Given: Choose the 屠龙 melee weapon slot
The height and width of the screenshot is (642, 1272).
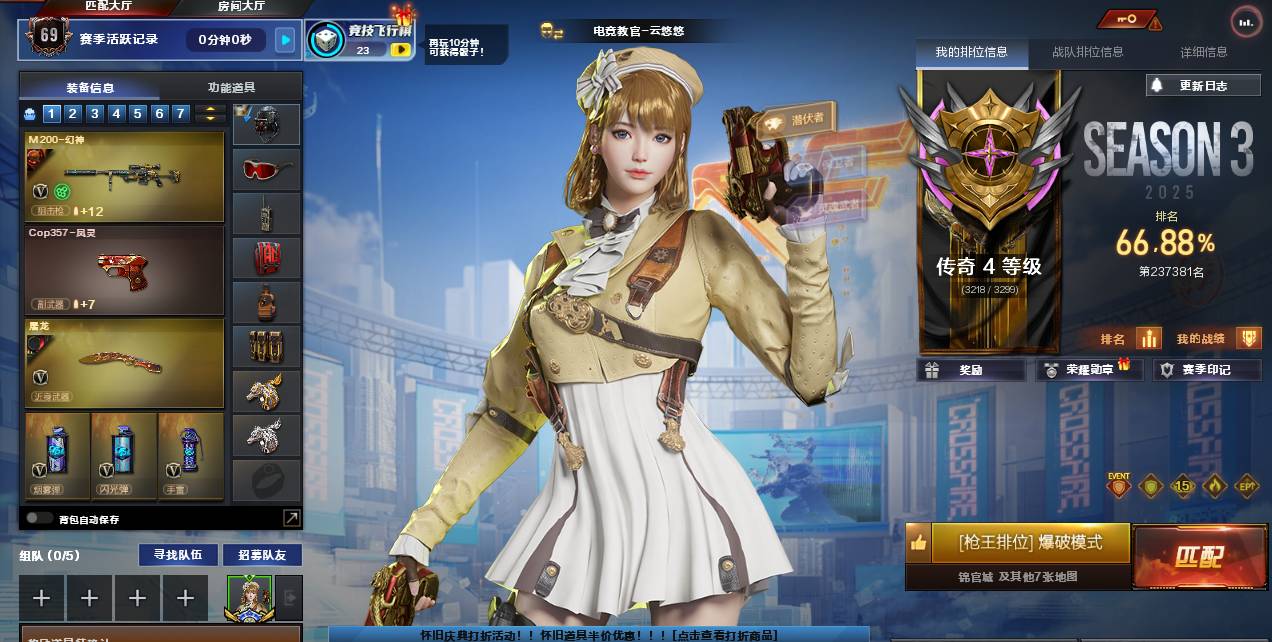Looking at the screenshot, I should tap(125, 362).
